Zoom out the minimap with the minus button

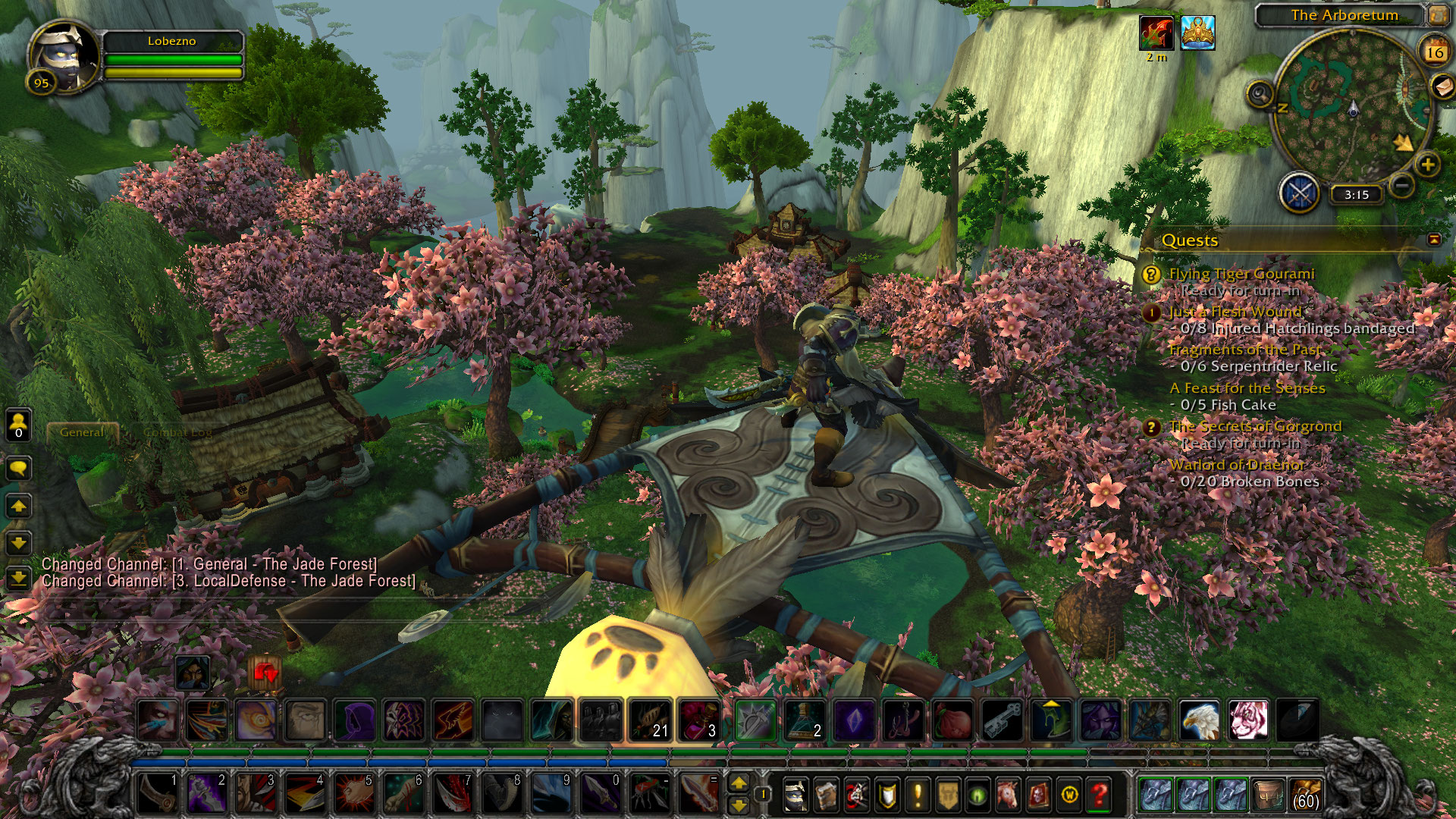tap(1402, 184)
